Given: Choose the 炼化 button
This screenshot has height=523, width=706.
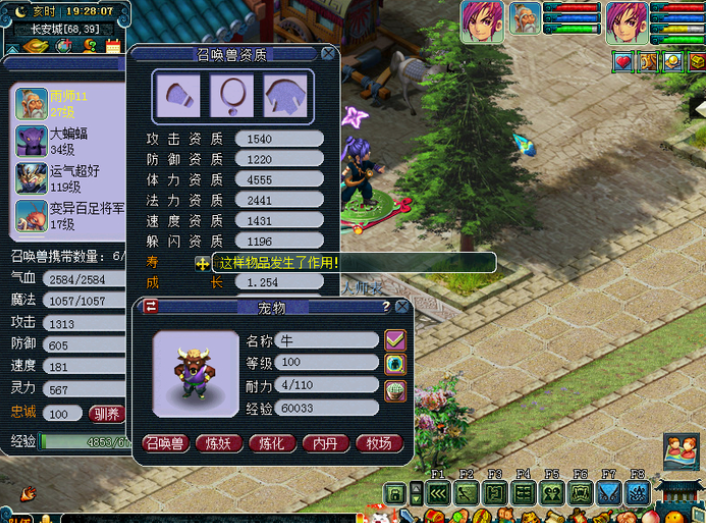Looking at the screenshot, I should click(x=272, y=443).
